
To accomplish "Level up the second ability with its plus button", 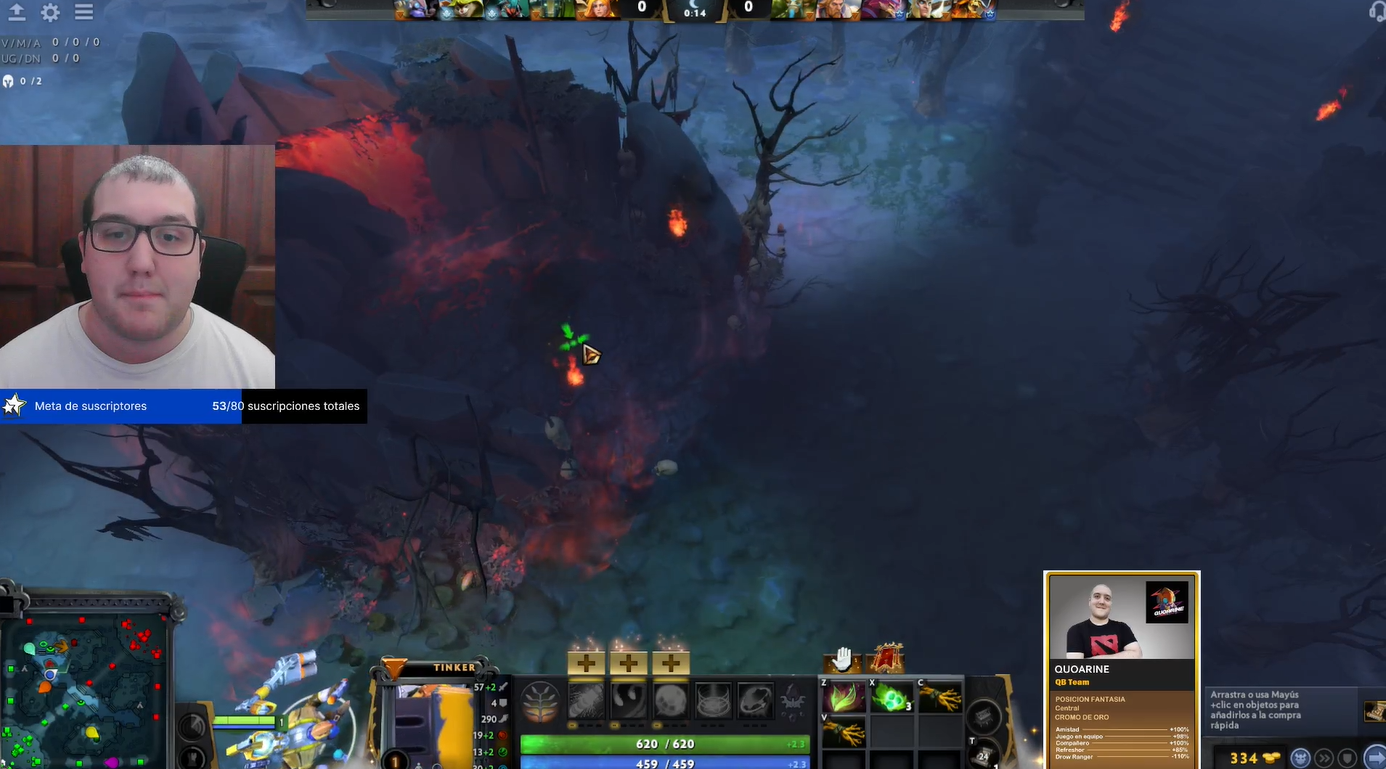I will click(628, 662).
